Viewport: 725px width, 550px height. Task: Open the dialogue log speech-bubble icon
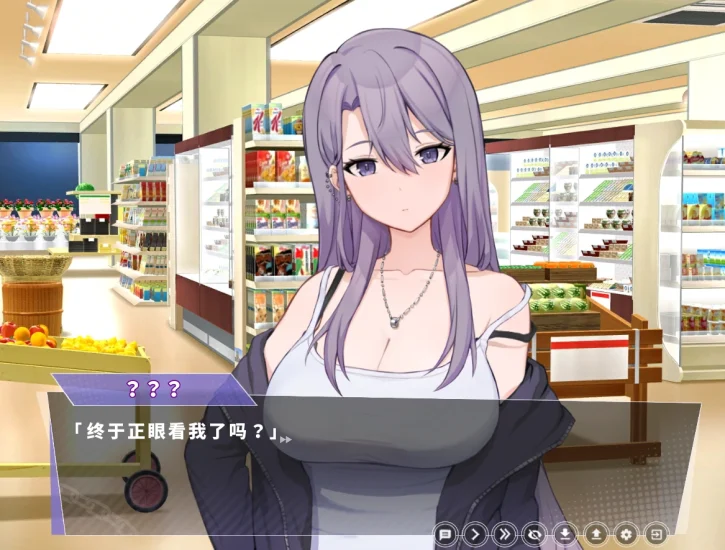[x=445, y=534]
